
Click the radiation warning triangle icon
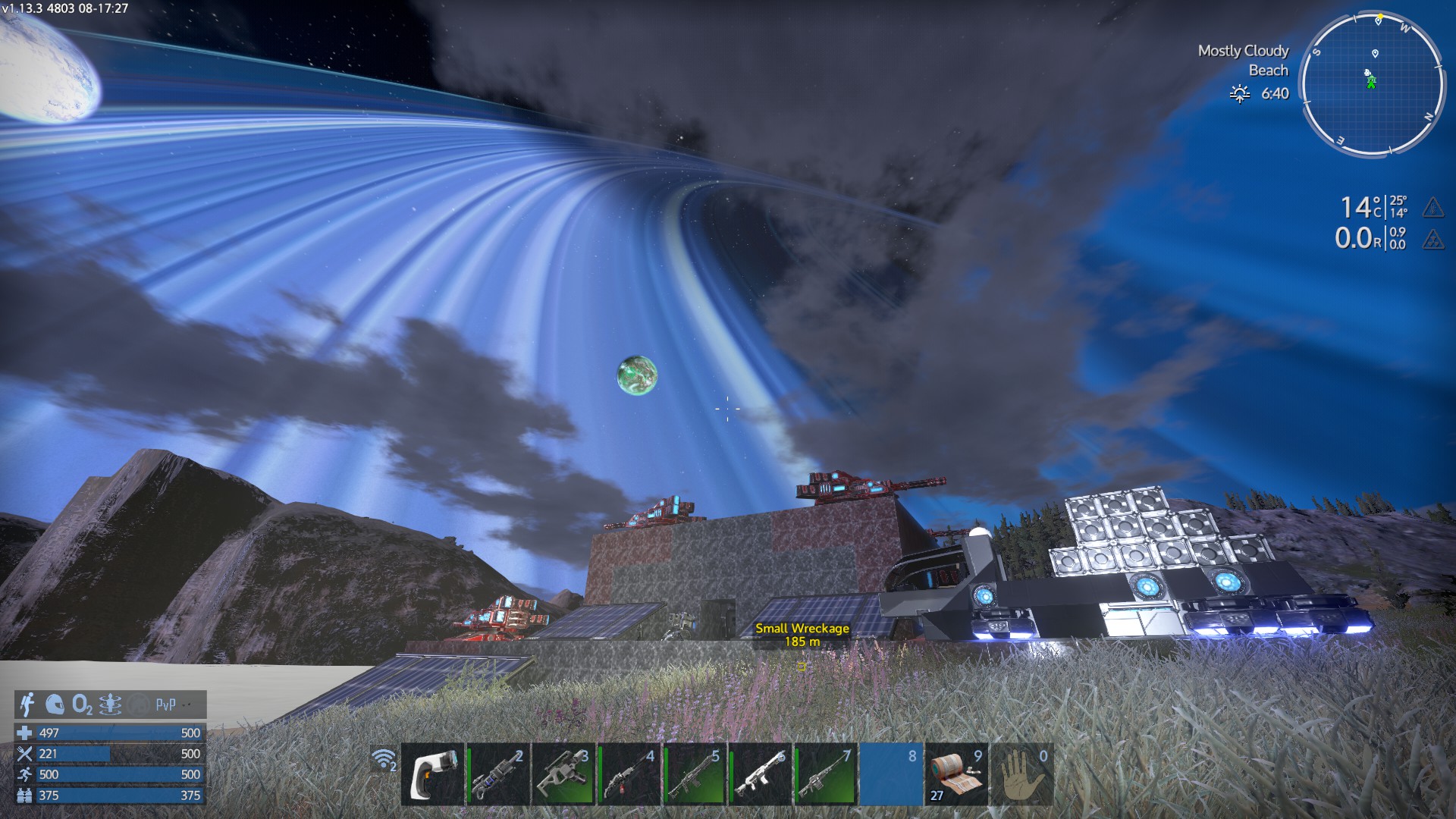[x=1432, y=240]
